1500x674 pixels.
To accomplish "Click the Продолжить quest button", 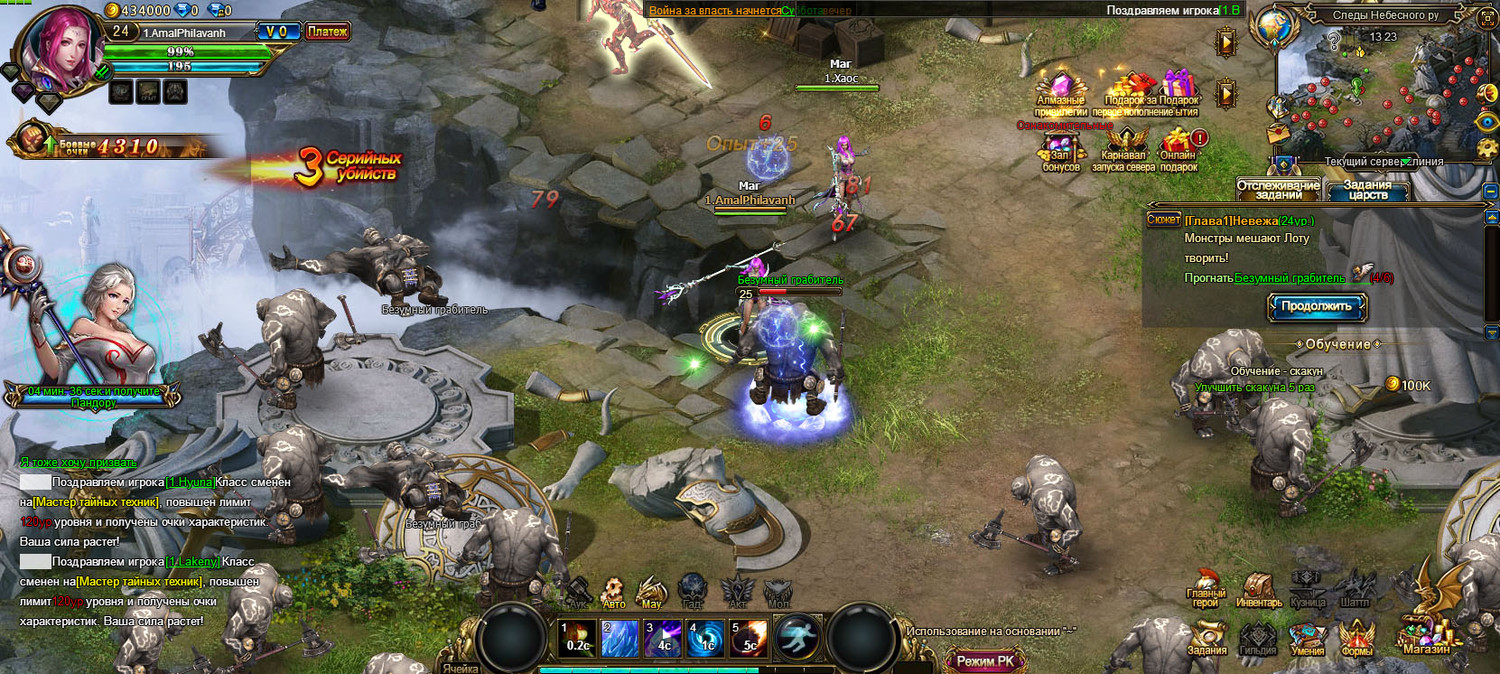I will pyautogui.click(x=1316, y=307).
